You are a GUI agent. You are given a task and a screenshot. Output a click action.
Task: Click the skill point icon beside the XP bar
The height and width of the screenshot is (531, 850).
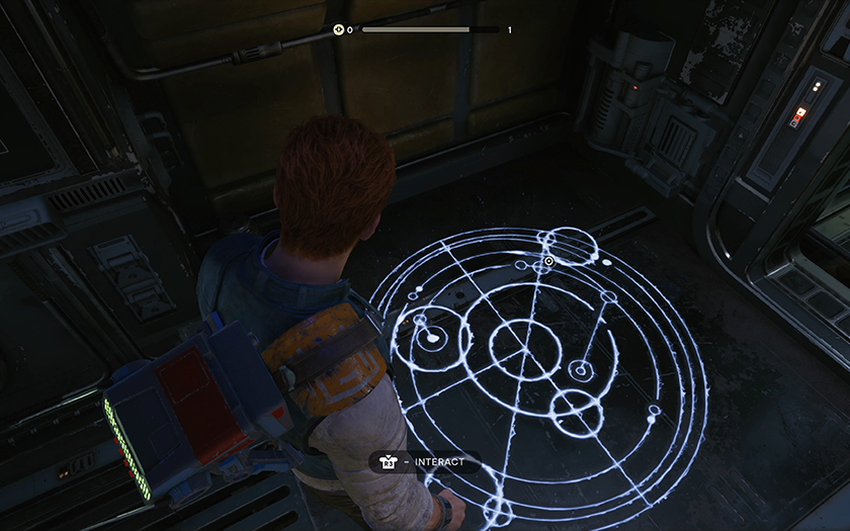click(339, 30)
